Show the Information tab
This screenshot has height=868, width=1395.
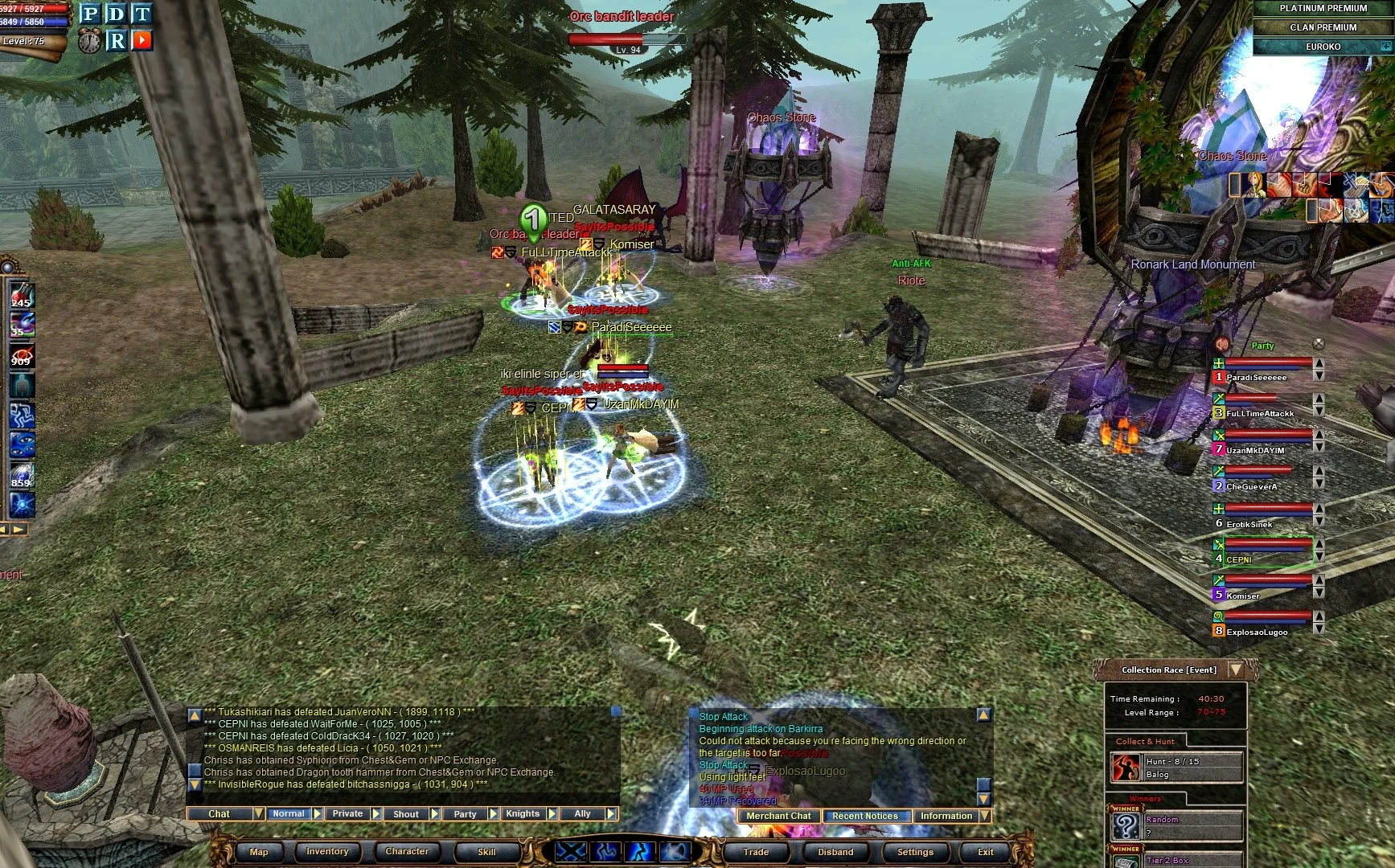point(946,817)
